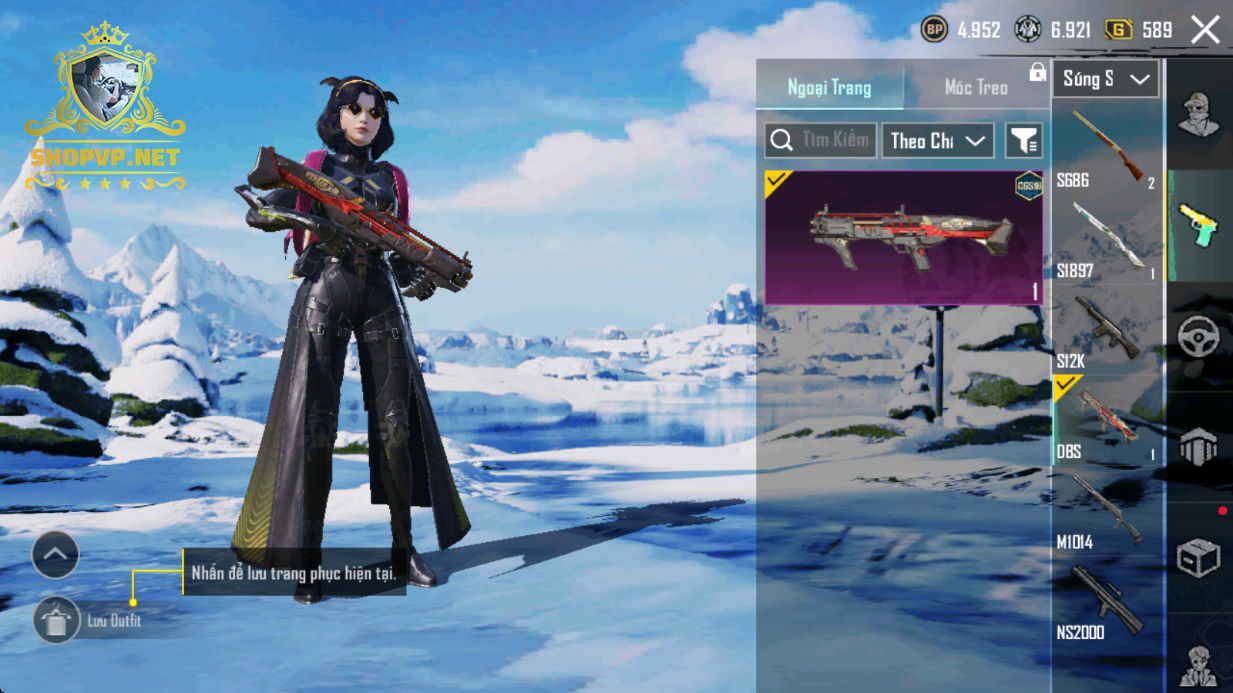Pick the M1014 weapon entry
1233x693 pixels.
pyautogui.click(x=1107, y=511)
